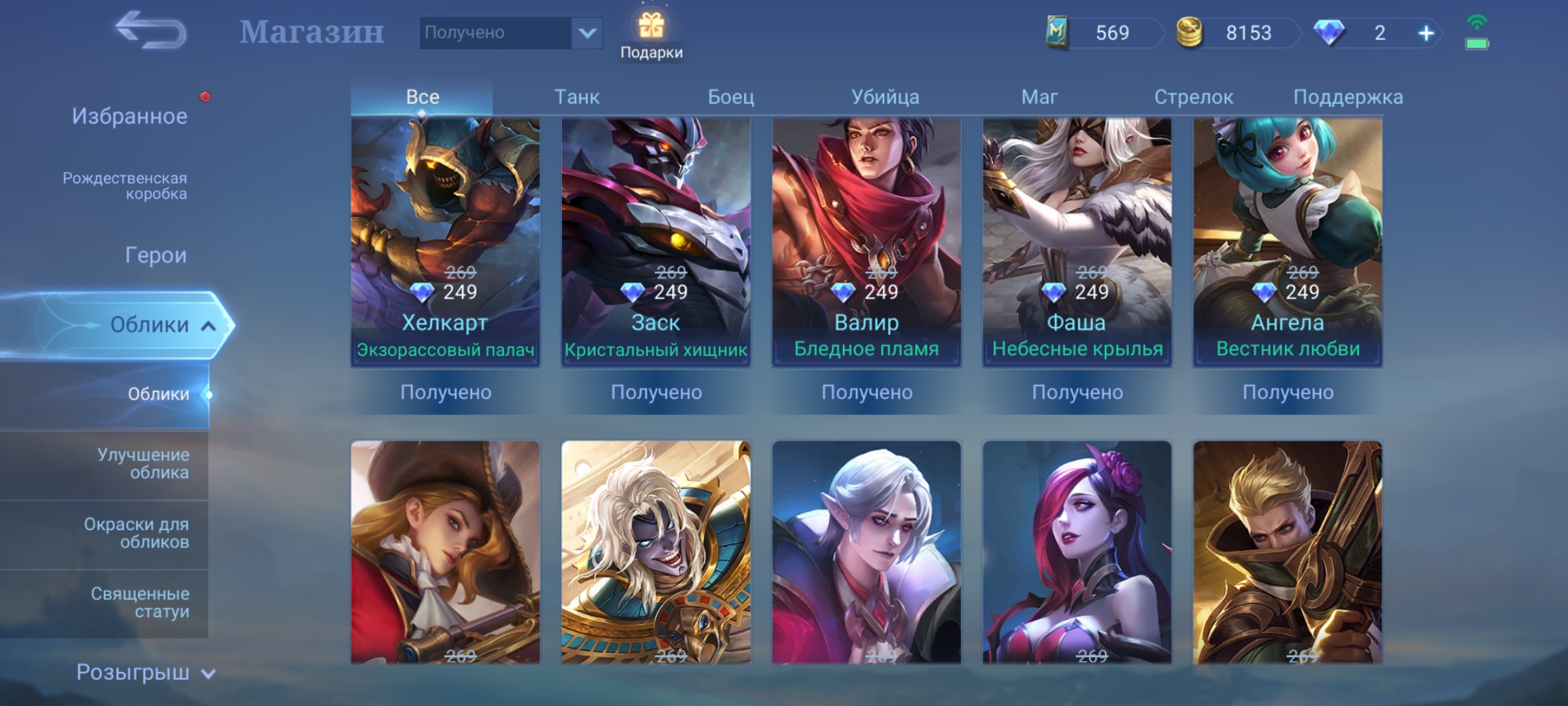Go back using the return arrow
1568x706 pixels.
click(x=151, y=31)
